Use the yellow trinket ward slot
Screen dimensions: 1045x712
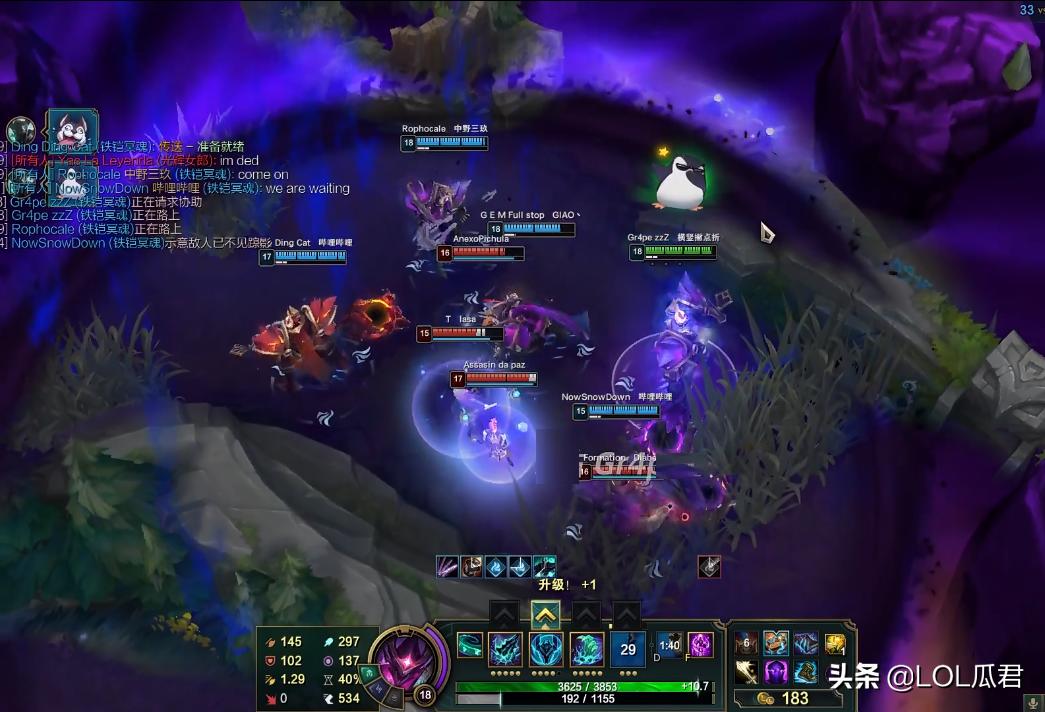[835, 644]
